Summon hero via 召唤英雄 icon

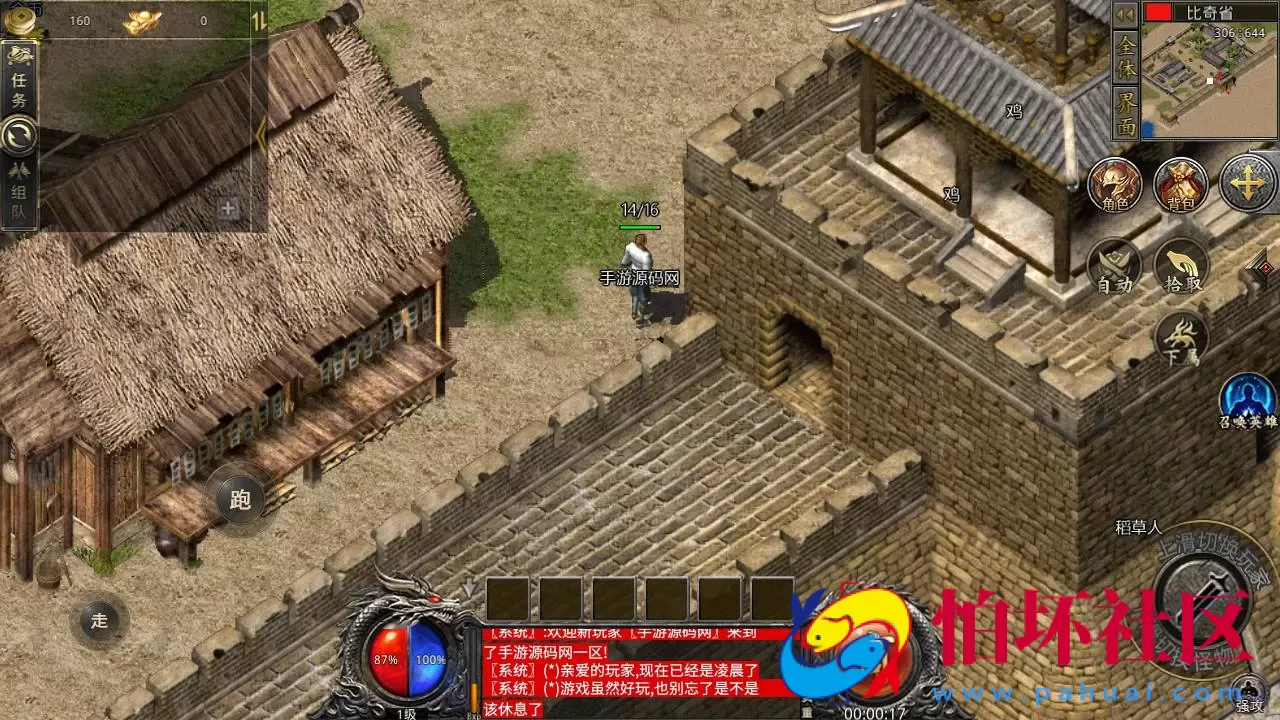1250,400
